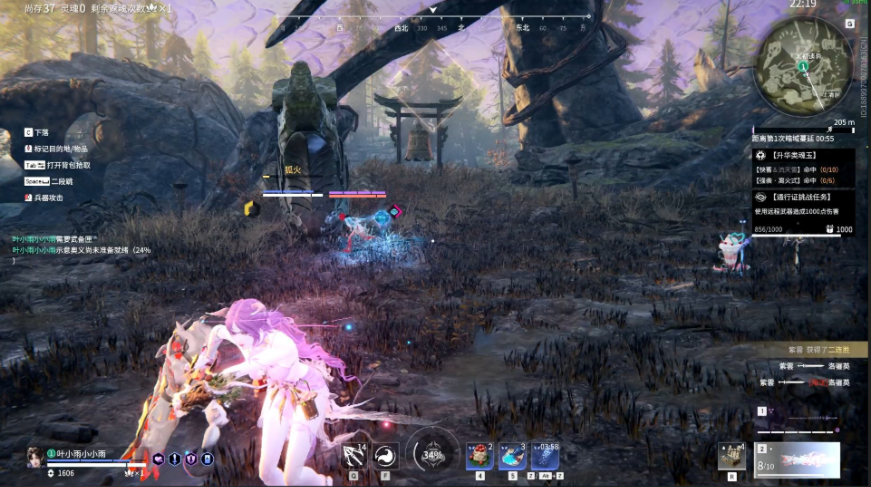Use the red consumable in slot 4
Image resolution: width=871 pixels, height=487 pixels.
tap(479, 456)
